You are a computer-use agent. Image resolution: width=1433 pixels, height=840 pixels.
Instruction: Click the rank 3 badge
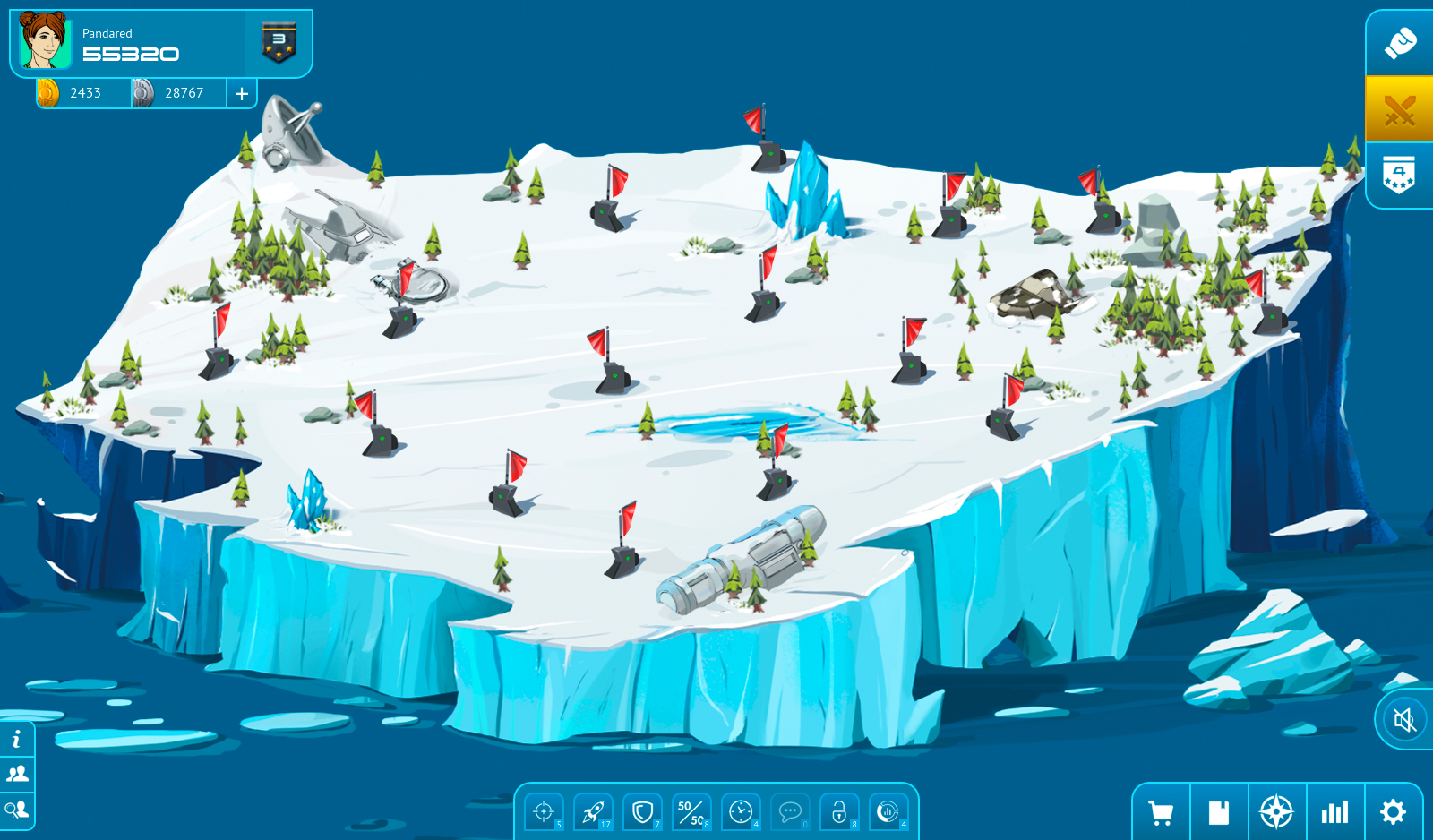click(x=279, y=43)
